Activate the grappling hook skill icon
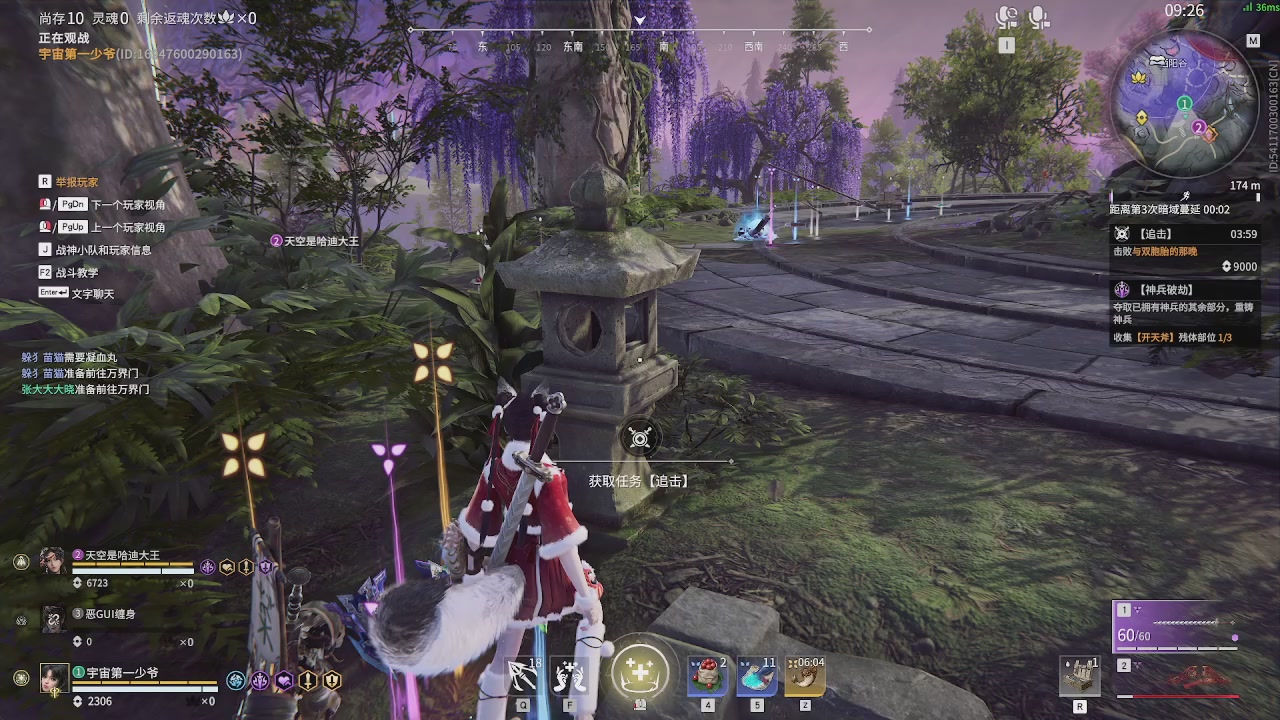Image resolution: width=1280 pixels, height=720 pixels. tap(524, 677)
